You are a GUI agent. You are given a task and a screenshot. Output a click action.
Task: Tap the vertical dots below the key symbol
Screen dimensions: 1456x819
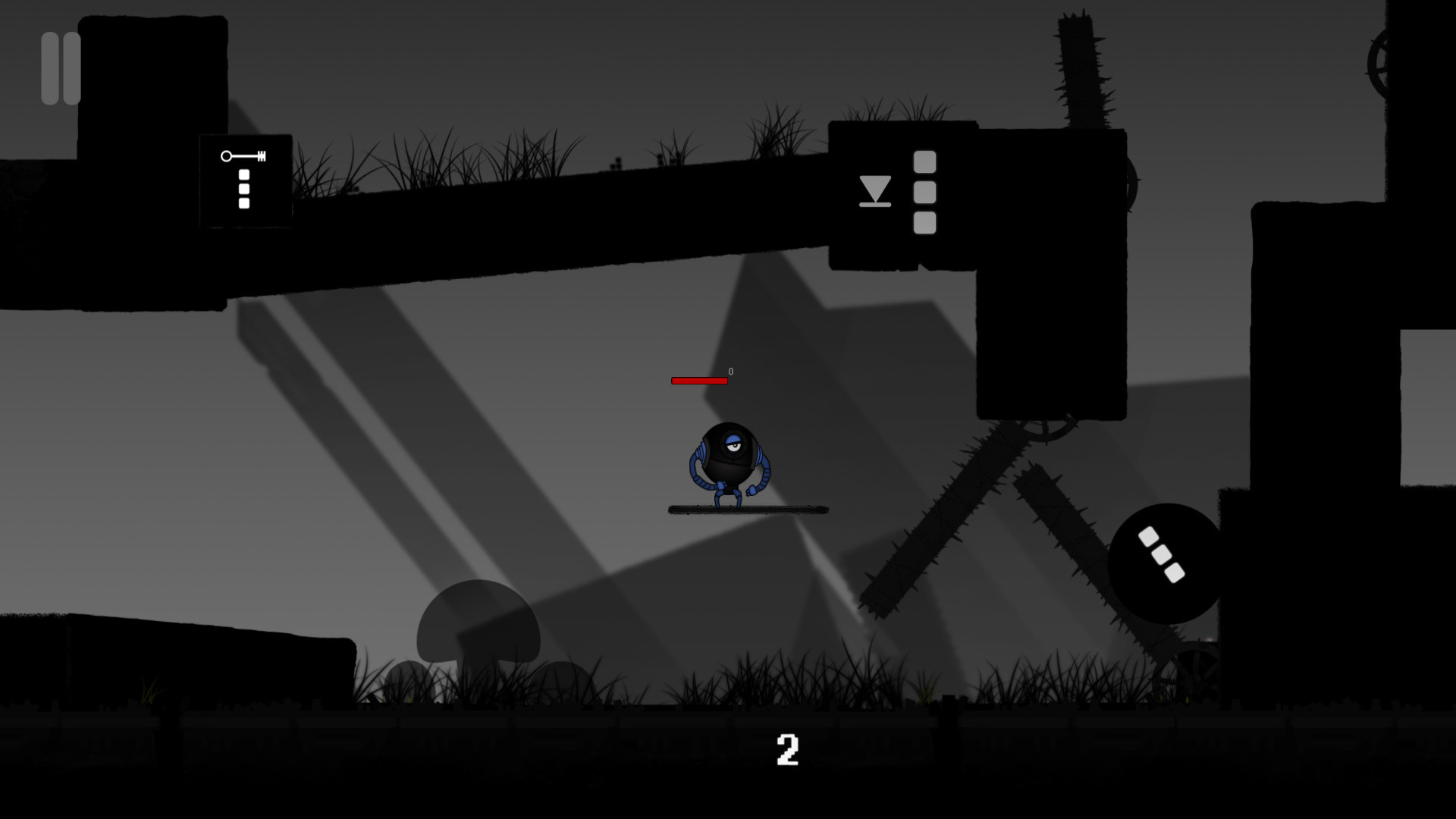point(243,190)
